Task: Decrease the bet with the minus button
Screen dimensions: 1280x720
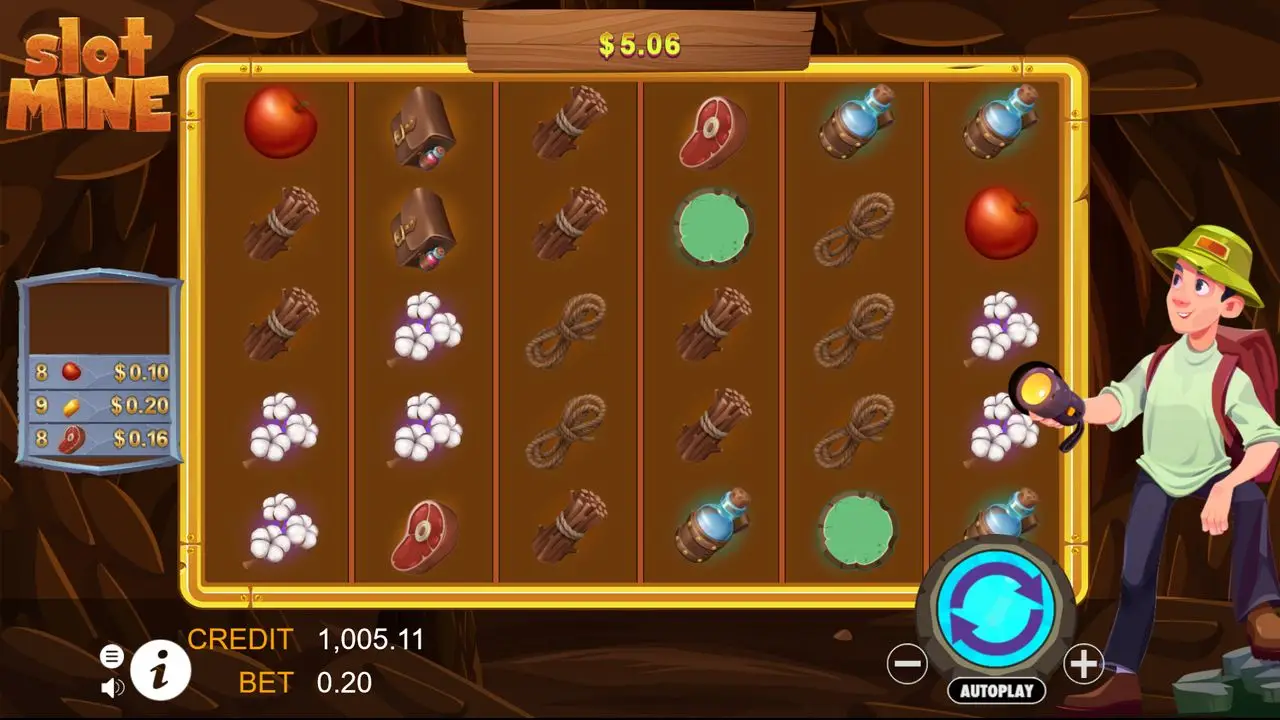Action: pos(907,664)
